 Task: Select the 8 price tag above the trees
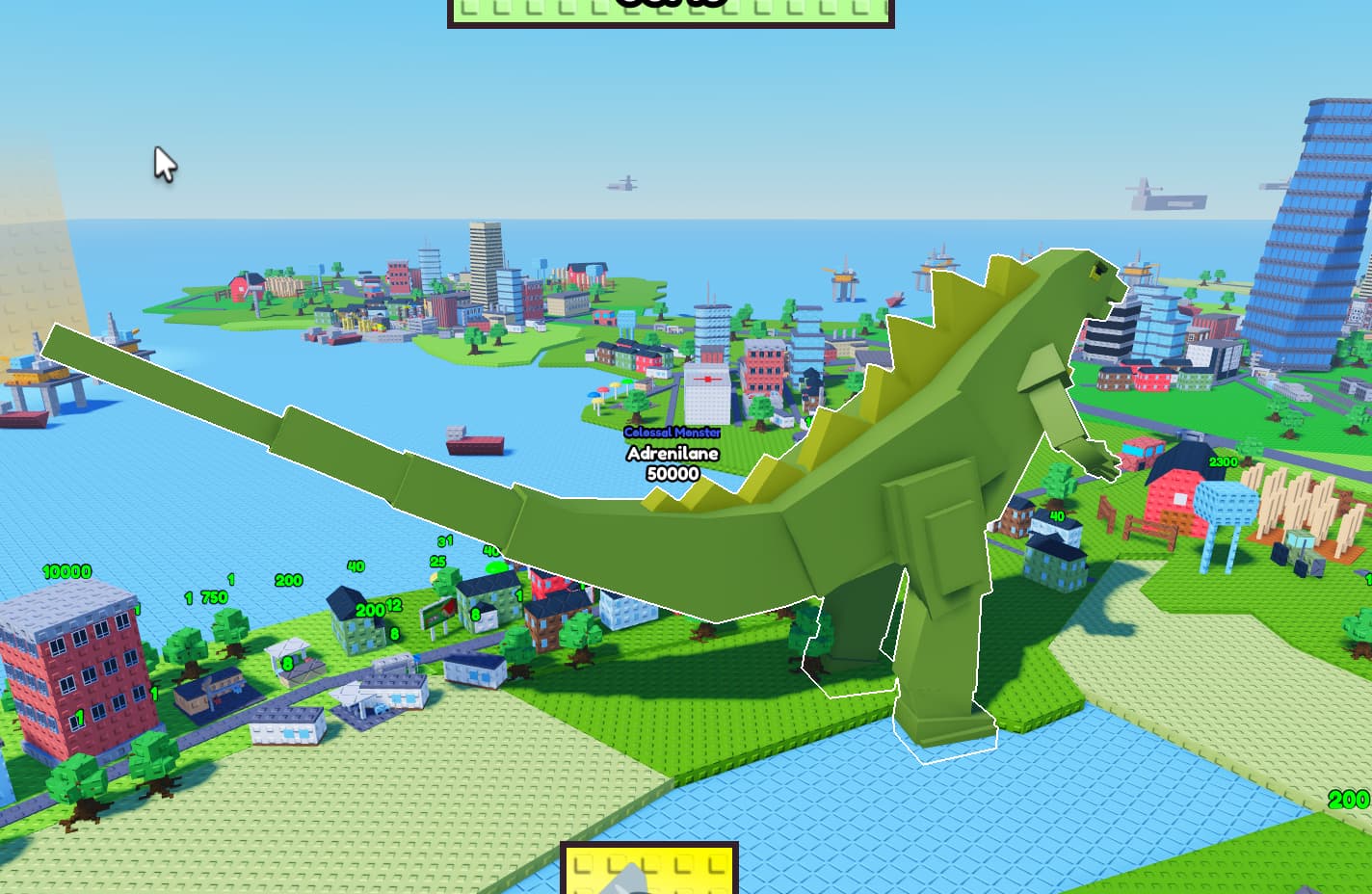click(287, 663)
